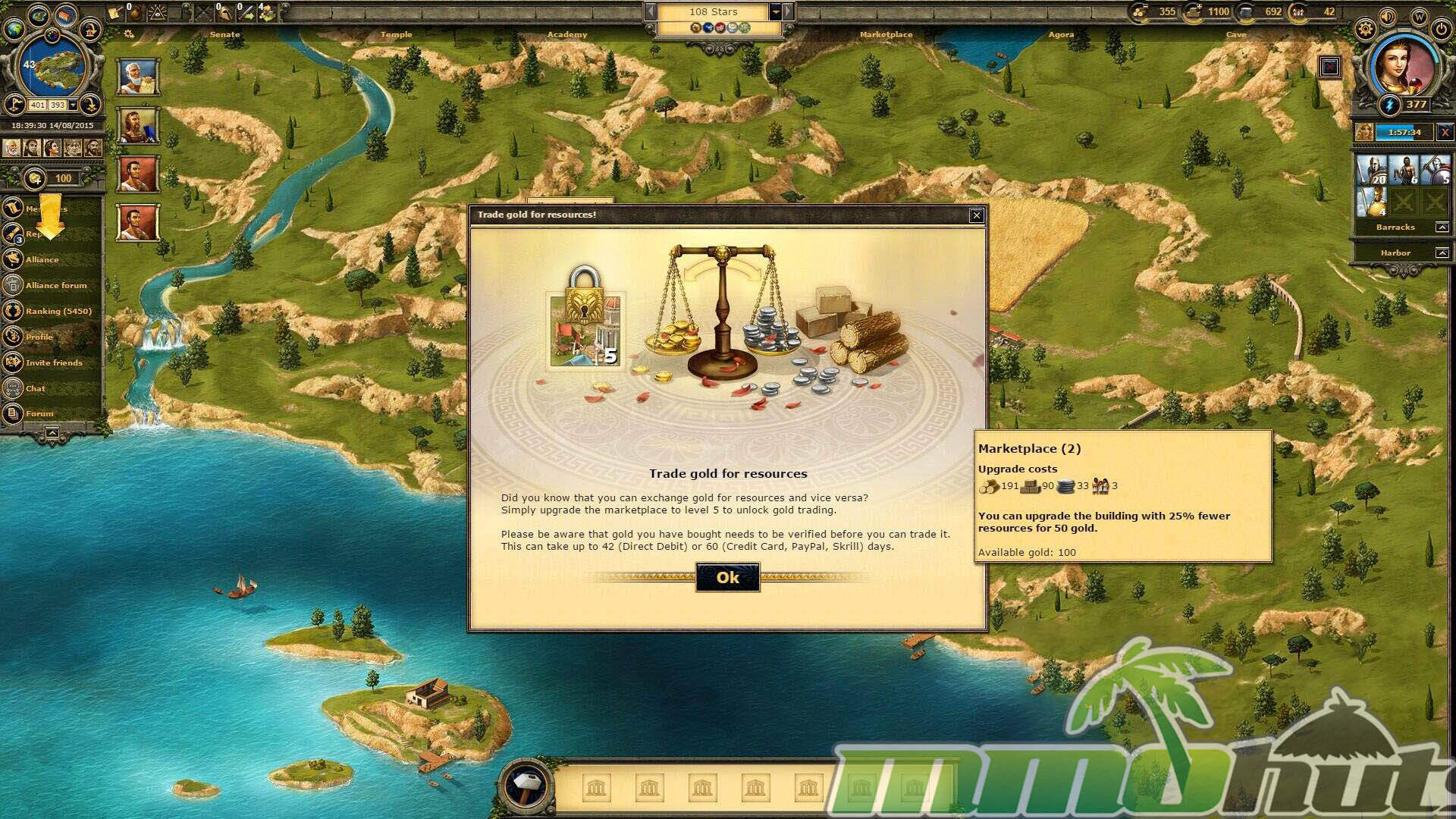Show the Ranking list
This screenshot has height=819, width=1456.
point(58,311)
